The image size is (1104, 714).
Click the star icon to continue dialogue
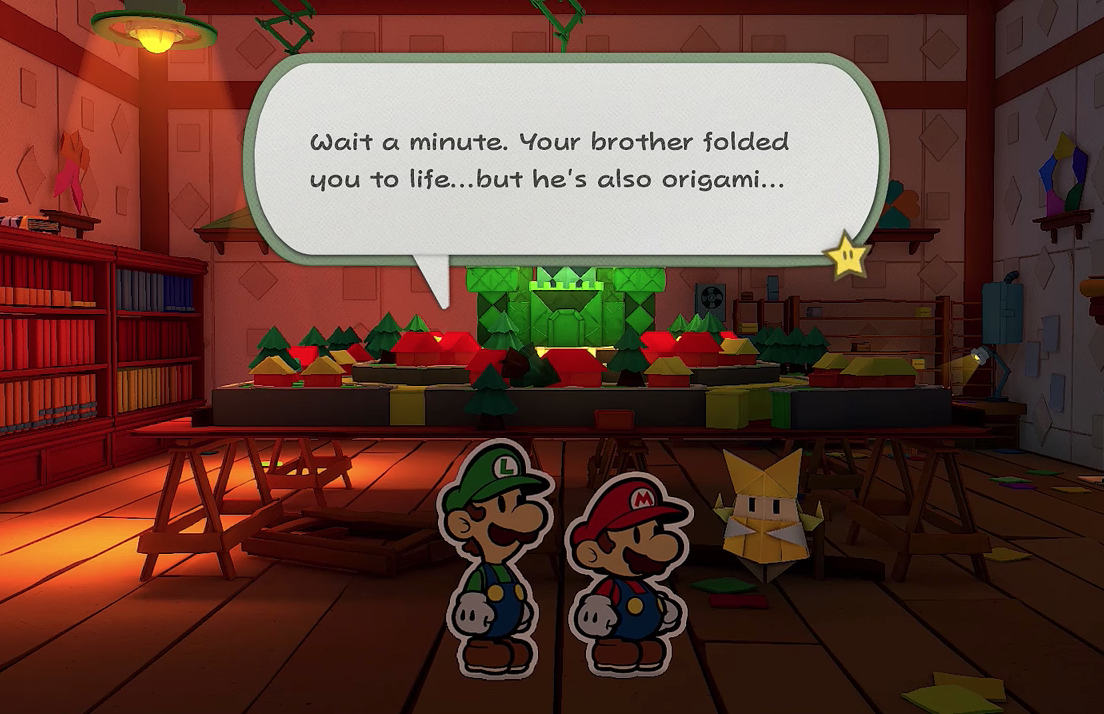point(847,257)
